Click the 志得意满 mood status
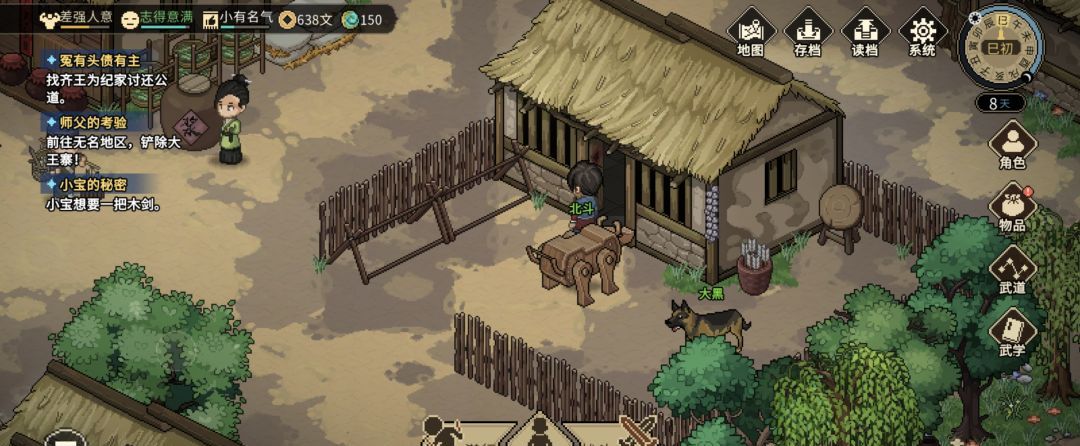Screen dimensions: 1080x446 pyautogui.click(x=158, y=18)
